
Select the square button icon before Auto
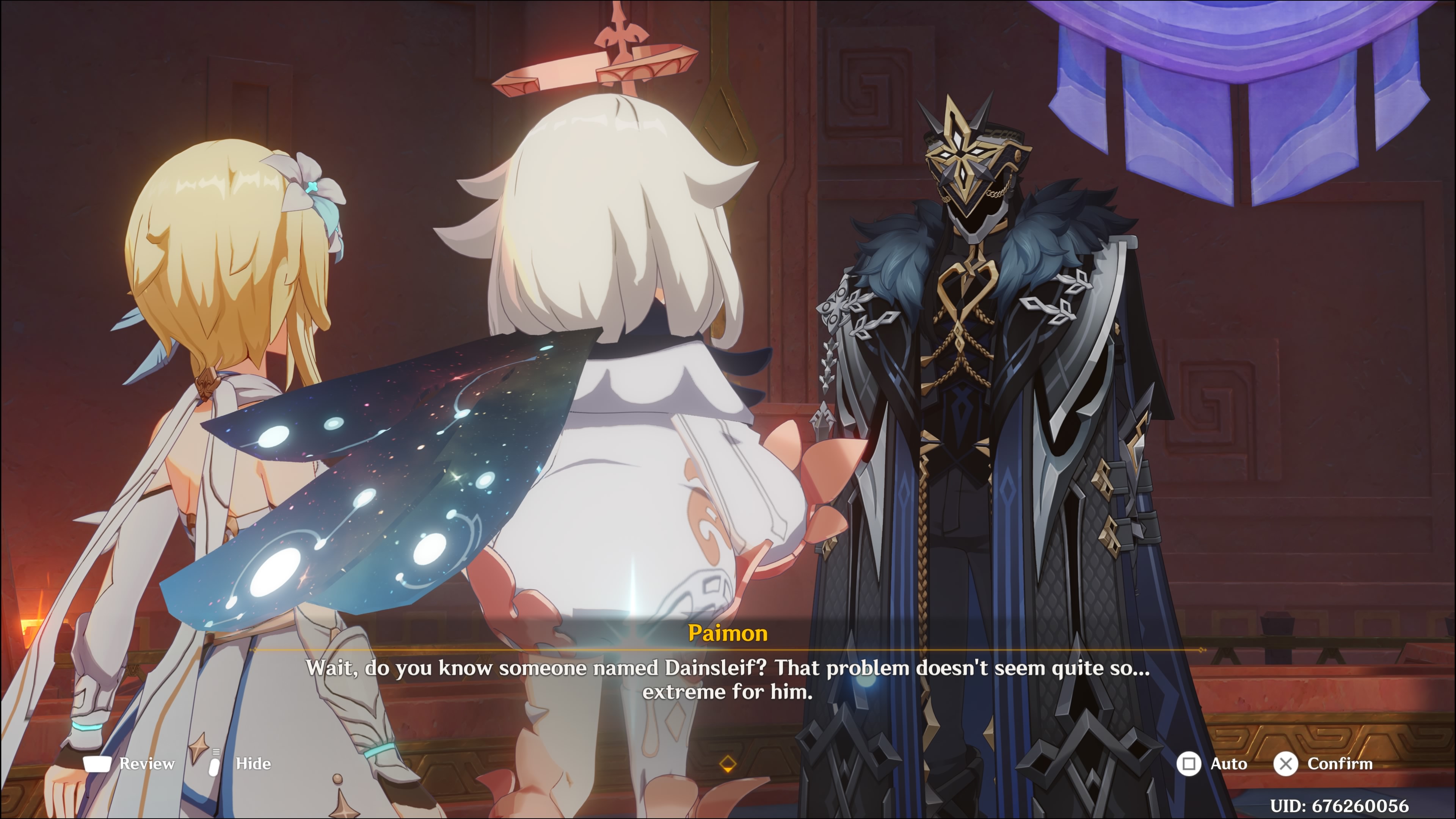coord(1189,764)
